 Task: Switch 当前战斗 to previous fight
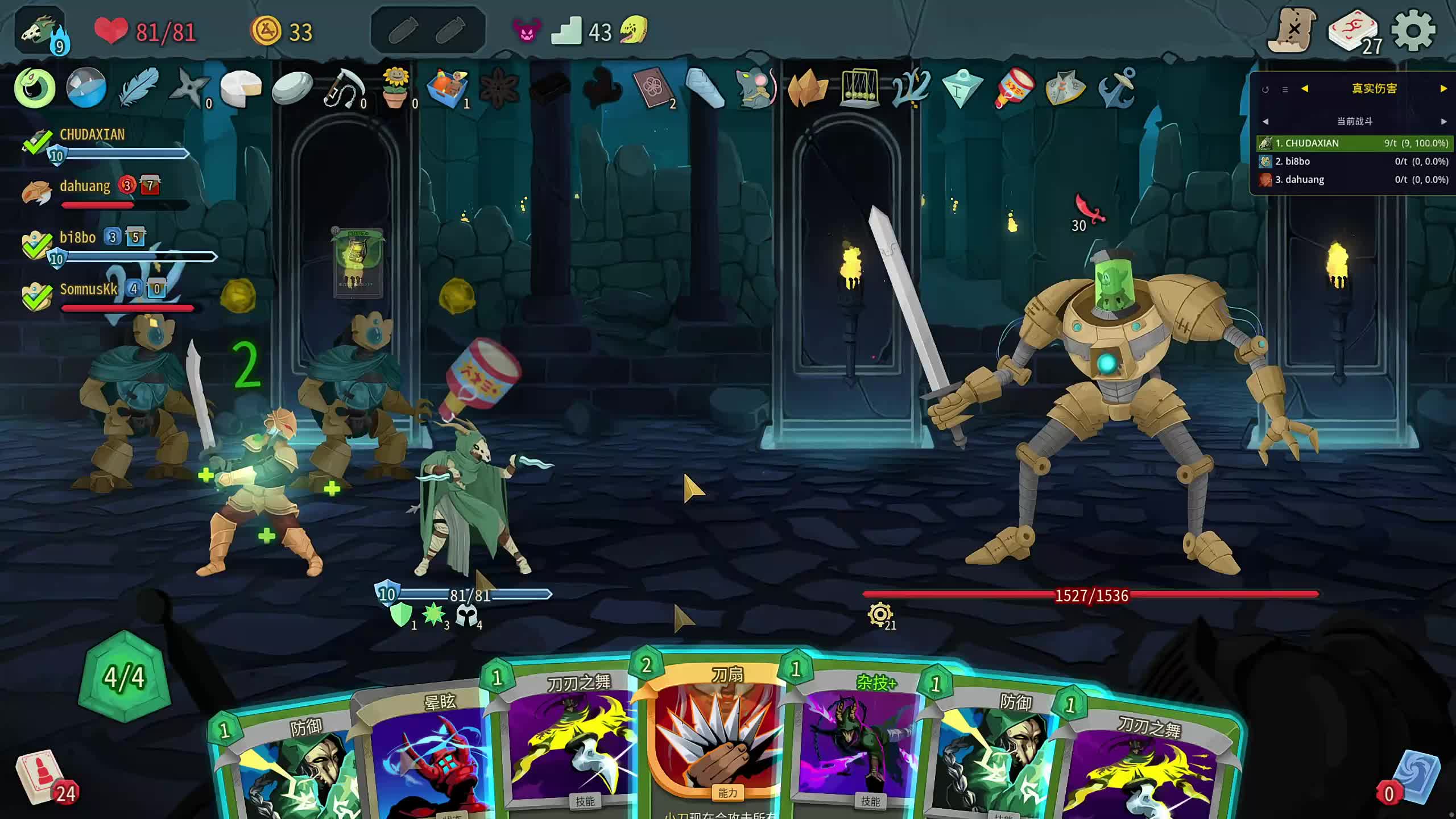pos(1265,121)
